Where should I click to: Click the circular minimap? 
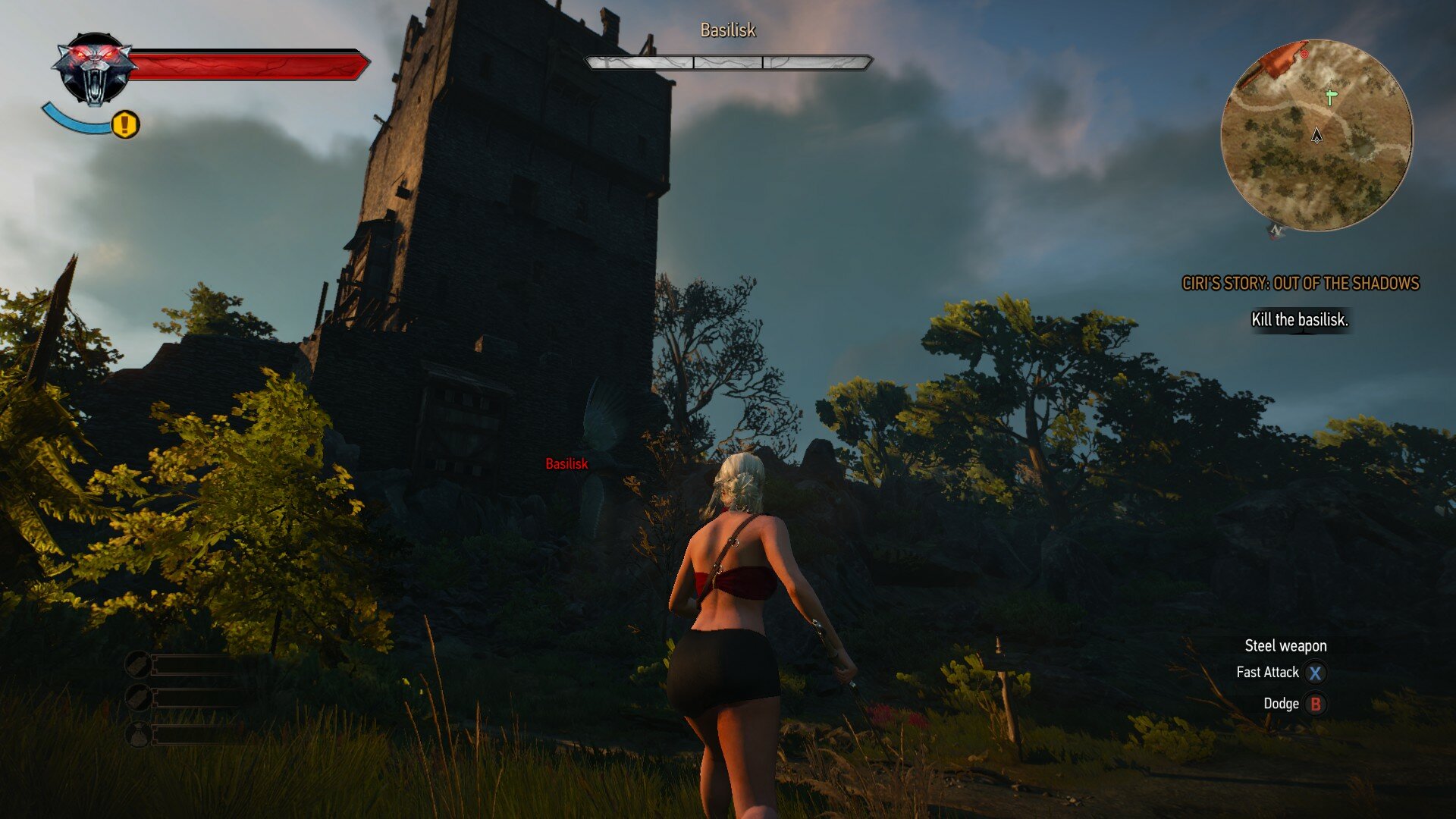click(x=1316, y=135)
